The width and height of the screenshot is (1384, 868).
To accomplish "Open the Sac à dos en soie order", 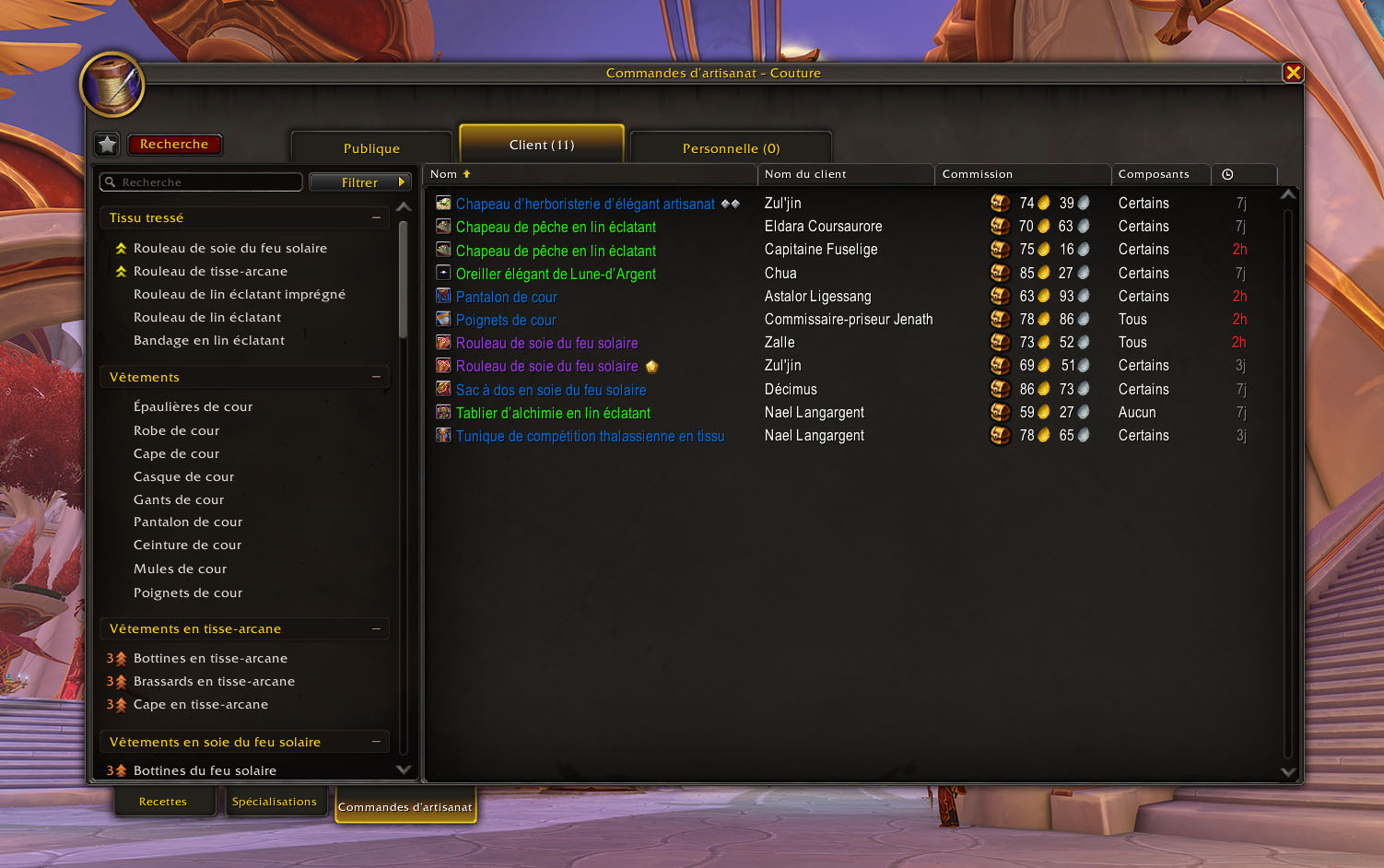I will pyautogui.click(x=551, y=390).
